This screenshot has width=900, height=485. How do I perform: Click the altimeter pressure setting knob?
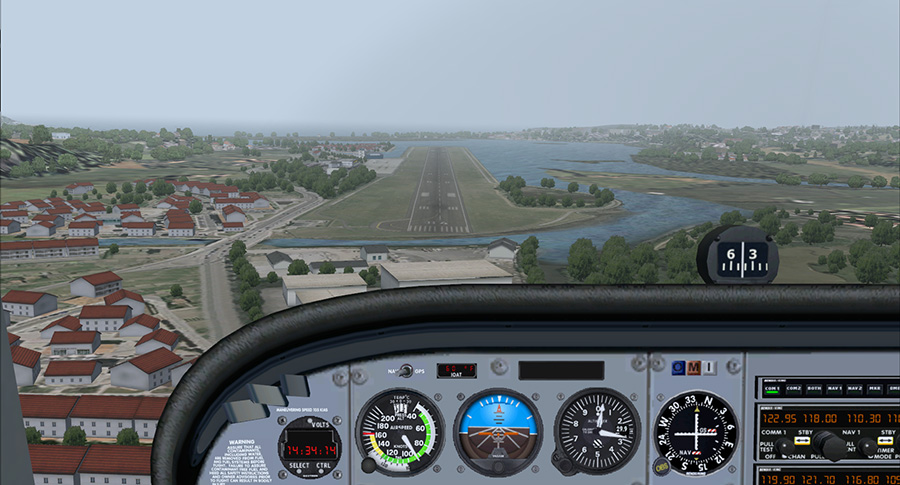click(x=566, y=465)
